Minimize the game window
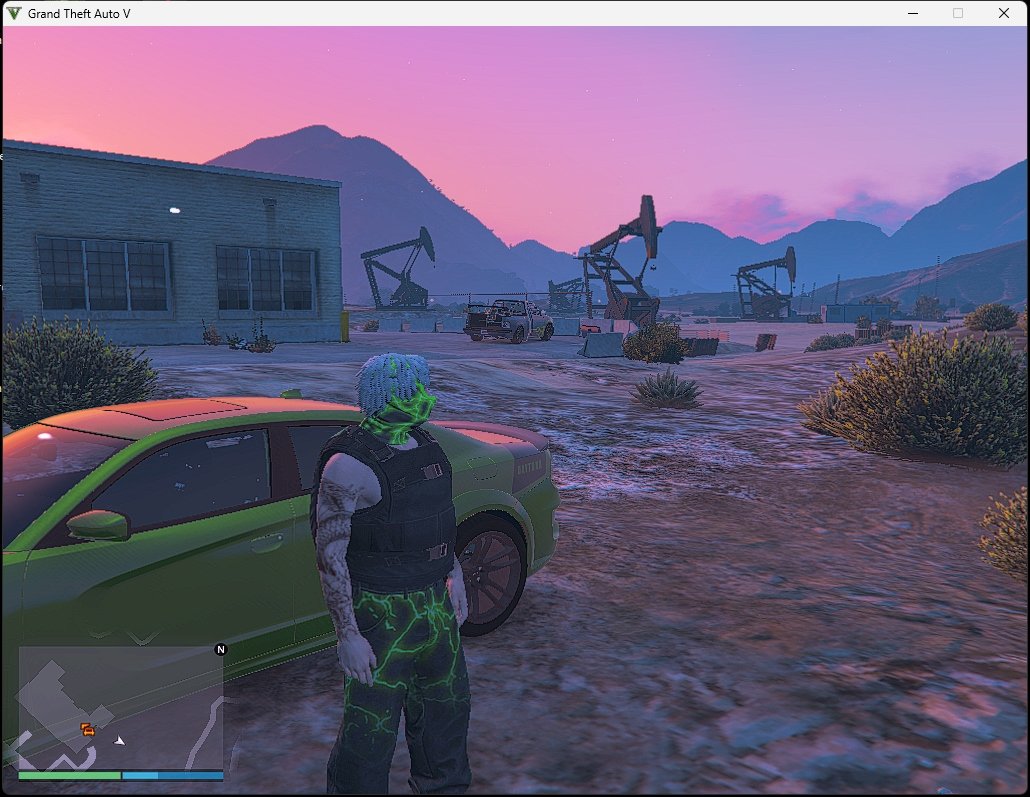 point(912,13)
